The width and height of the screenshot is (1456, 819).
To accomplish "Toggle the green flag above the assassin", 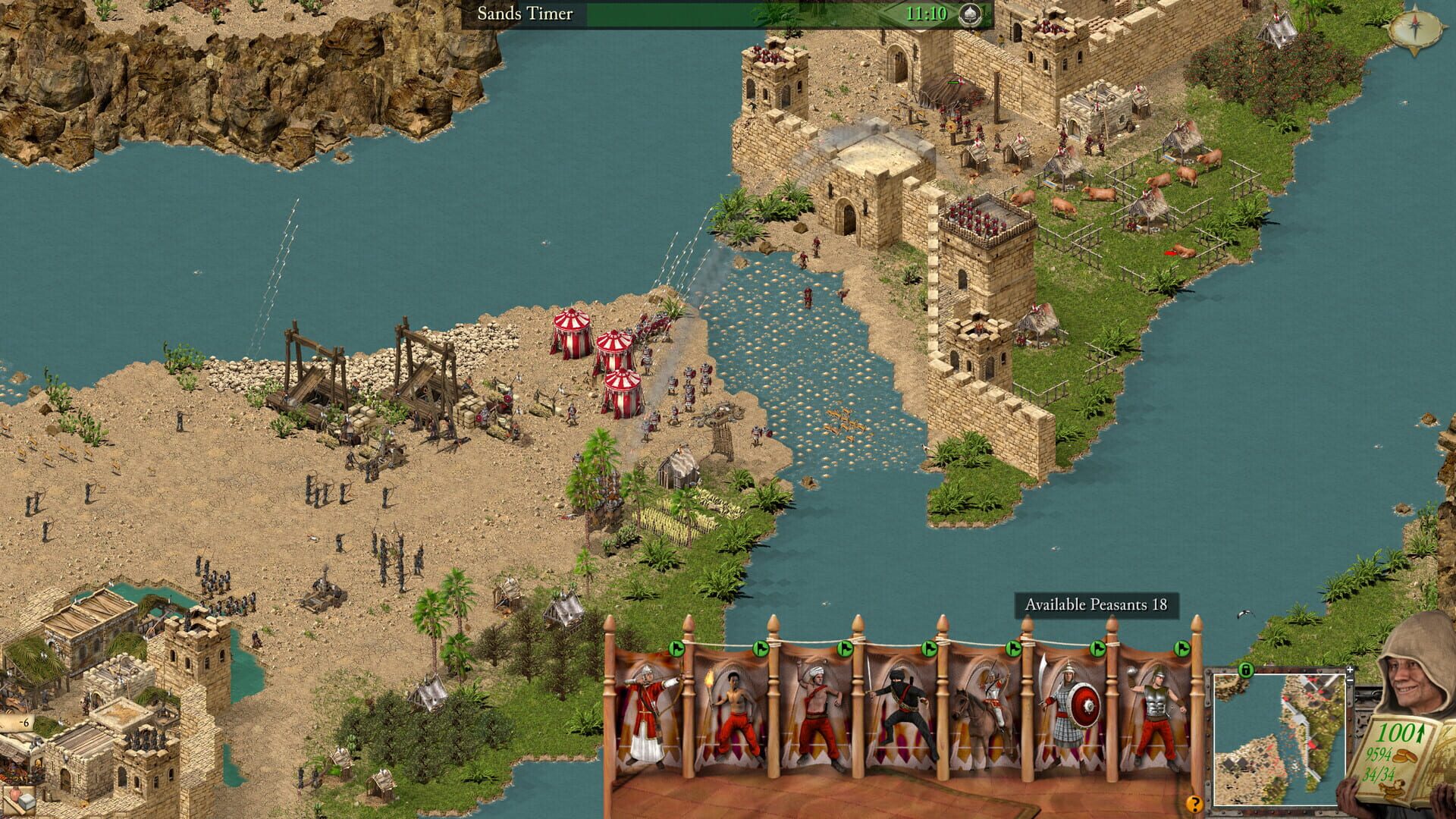I will point(928,649).
